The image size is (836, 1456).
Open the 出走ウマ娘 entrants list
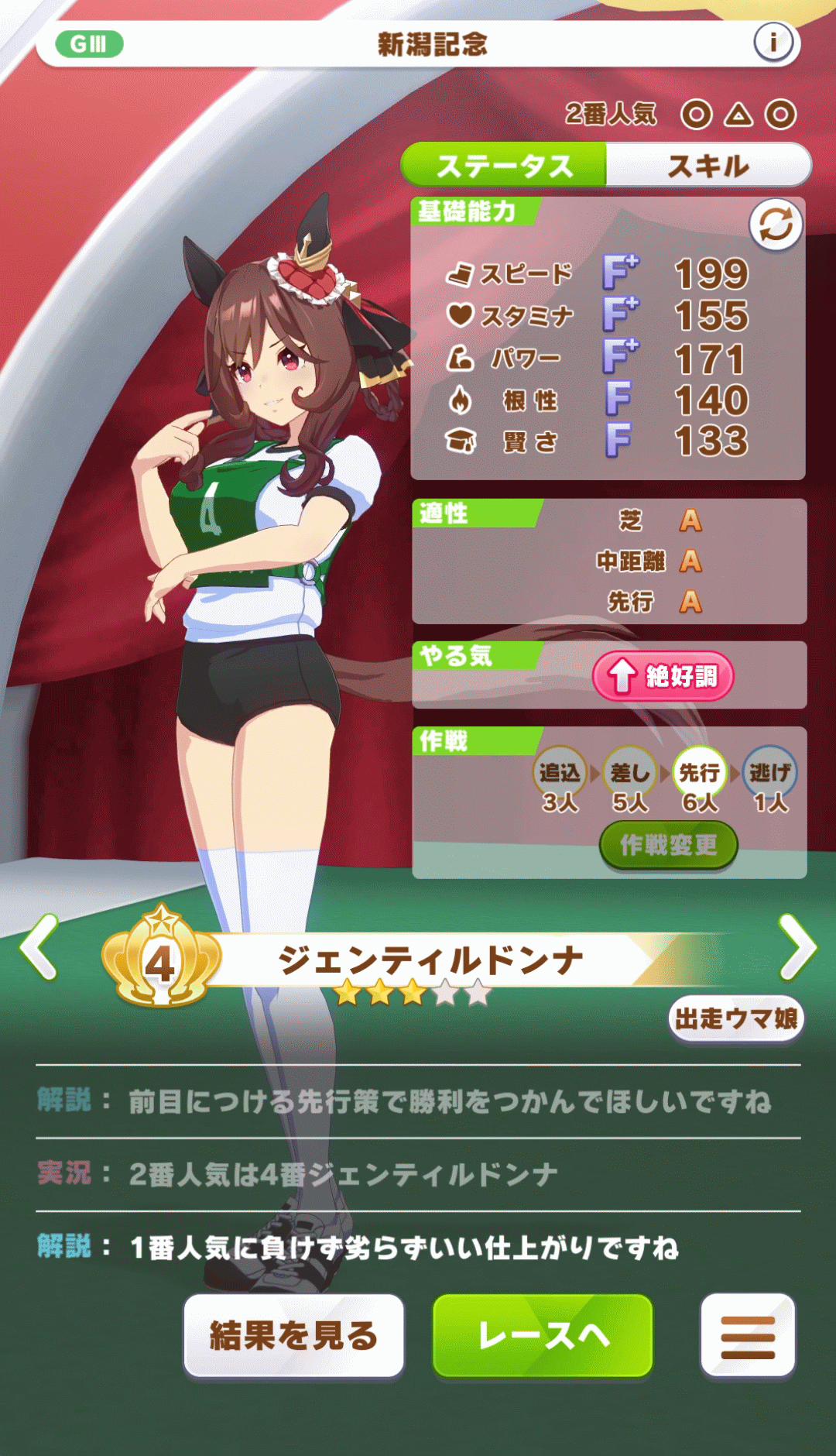[735, 1018]
